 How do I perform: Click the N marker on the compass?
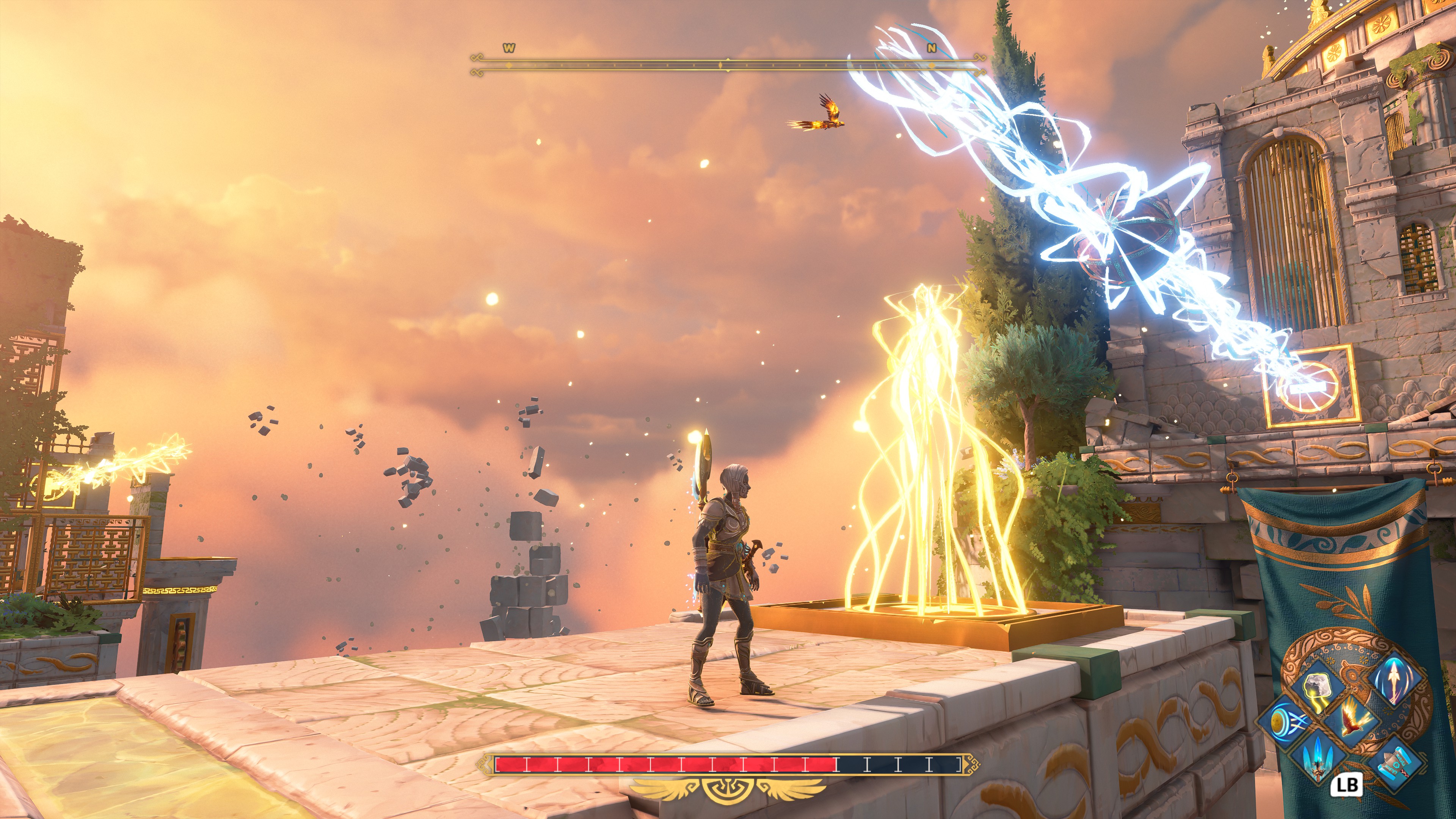[x=931, y=49]
